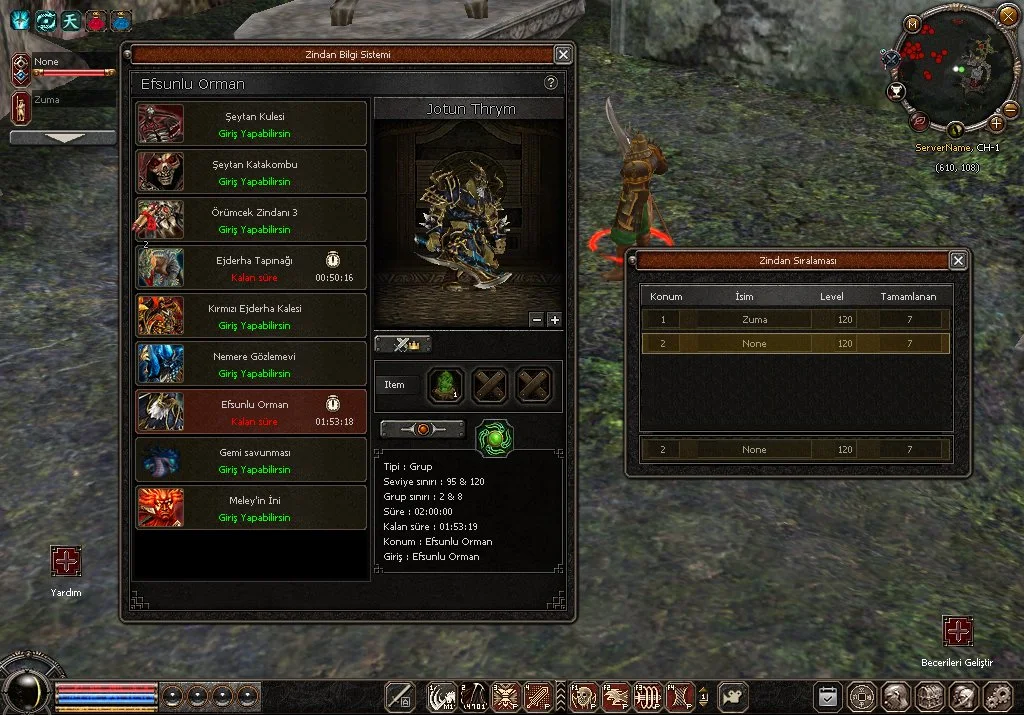
Task: Select Meley'in İni dungeon
Action: pyautogui.click(x=252, y=508)
